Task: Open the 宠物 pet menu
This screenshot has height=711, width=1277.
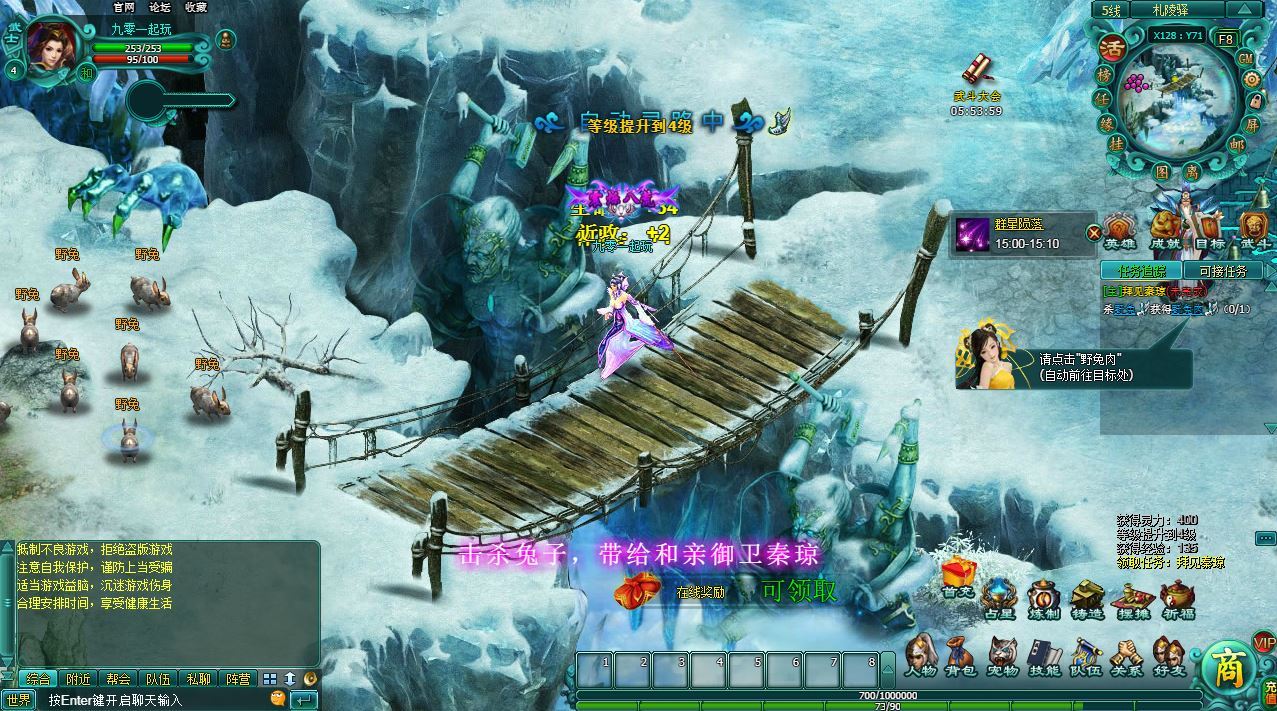Action: pyautogui.click(x=1003, y=655)
